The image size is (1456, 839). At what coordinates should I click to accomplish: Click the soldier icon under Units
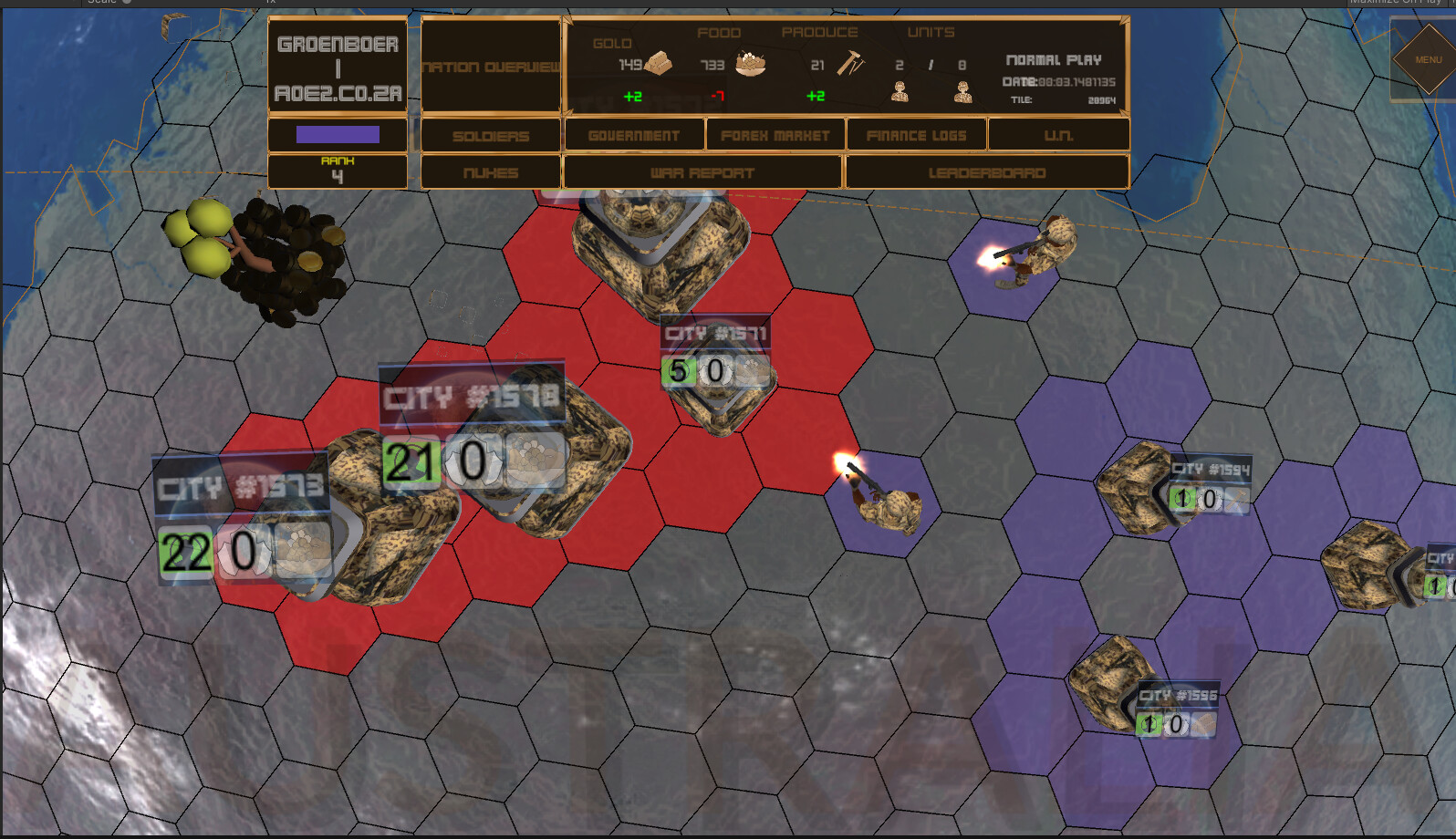[x=901, y=91]
